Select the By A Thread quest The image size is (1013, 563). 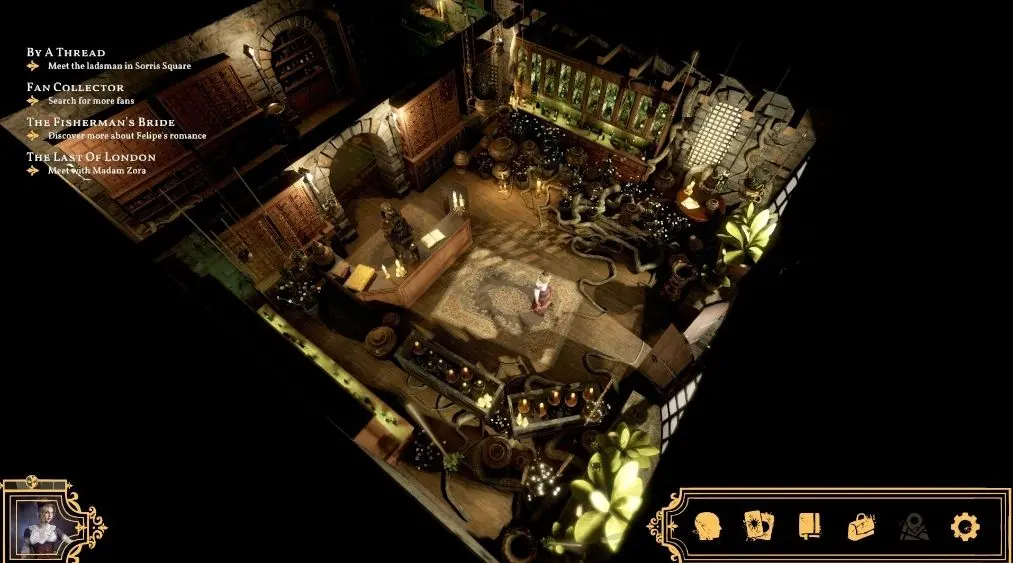66,52
